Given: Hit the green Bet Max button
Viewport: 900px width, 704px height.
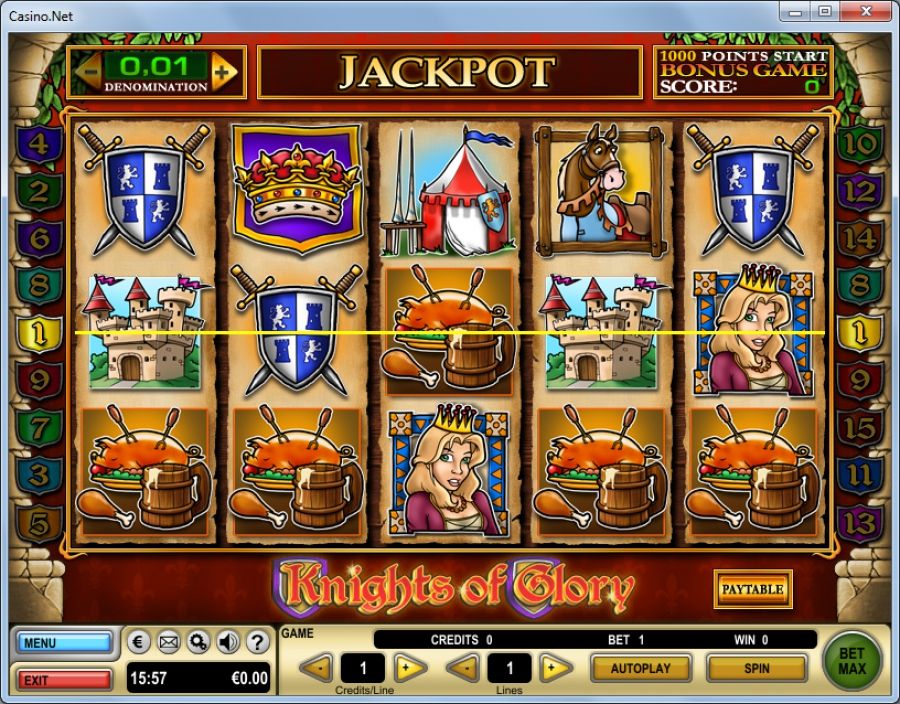Looking at the screenshot, I should pyautogui.click(x=853, y=661).
